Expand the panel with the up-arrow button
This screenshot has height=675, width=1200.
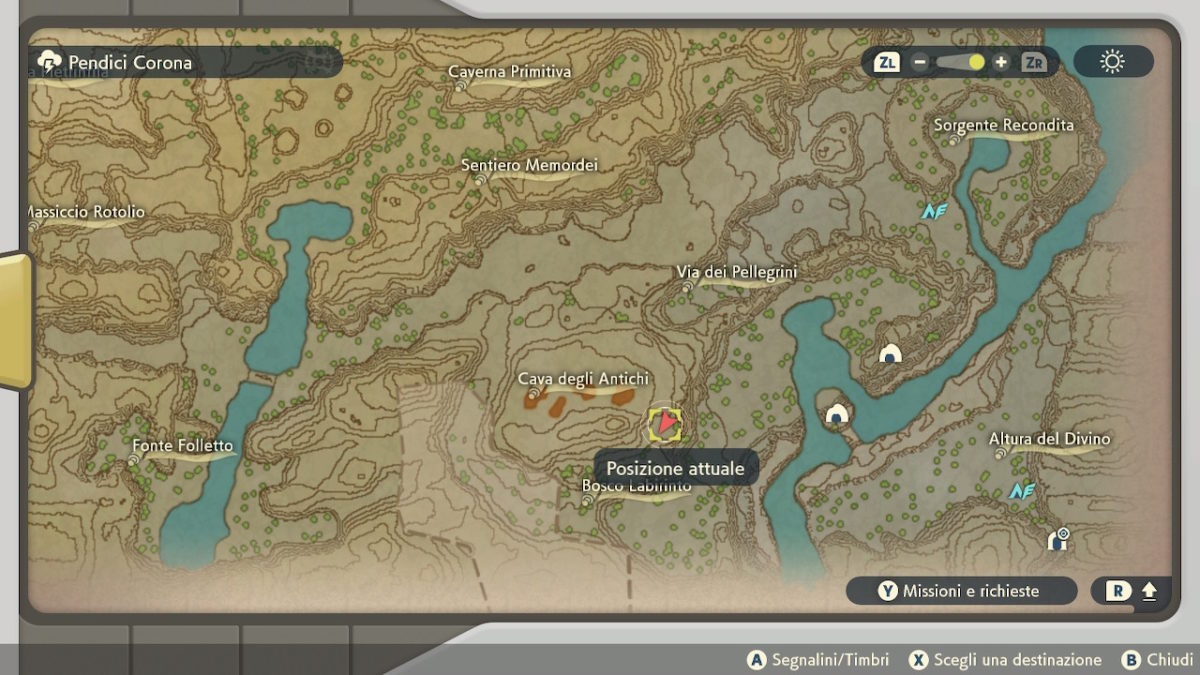click(x=1148, y=591)
